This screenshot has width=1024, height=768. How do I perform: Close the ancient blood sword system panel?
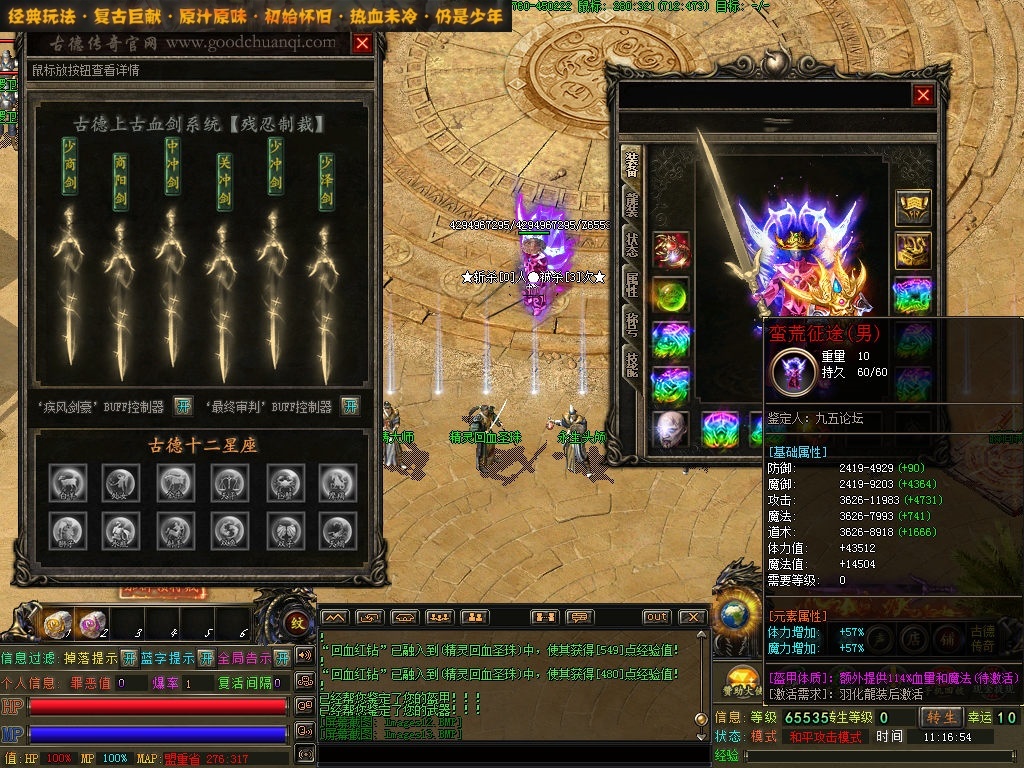(362, 44)
